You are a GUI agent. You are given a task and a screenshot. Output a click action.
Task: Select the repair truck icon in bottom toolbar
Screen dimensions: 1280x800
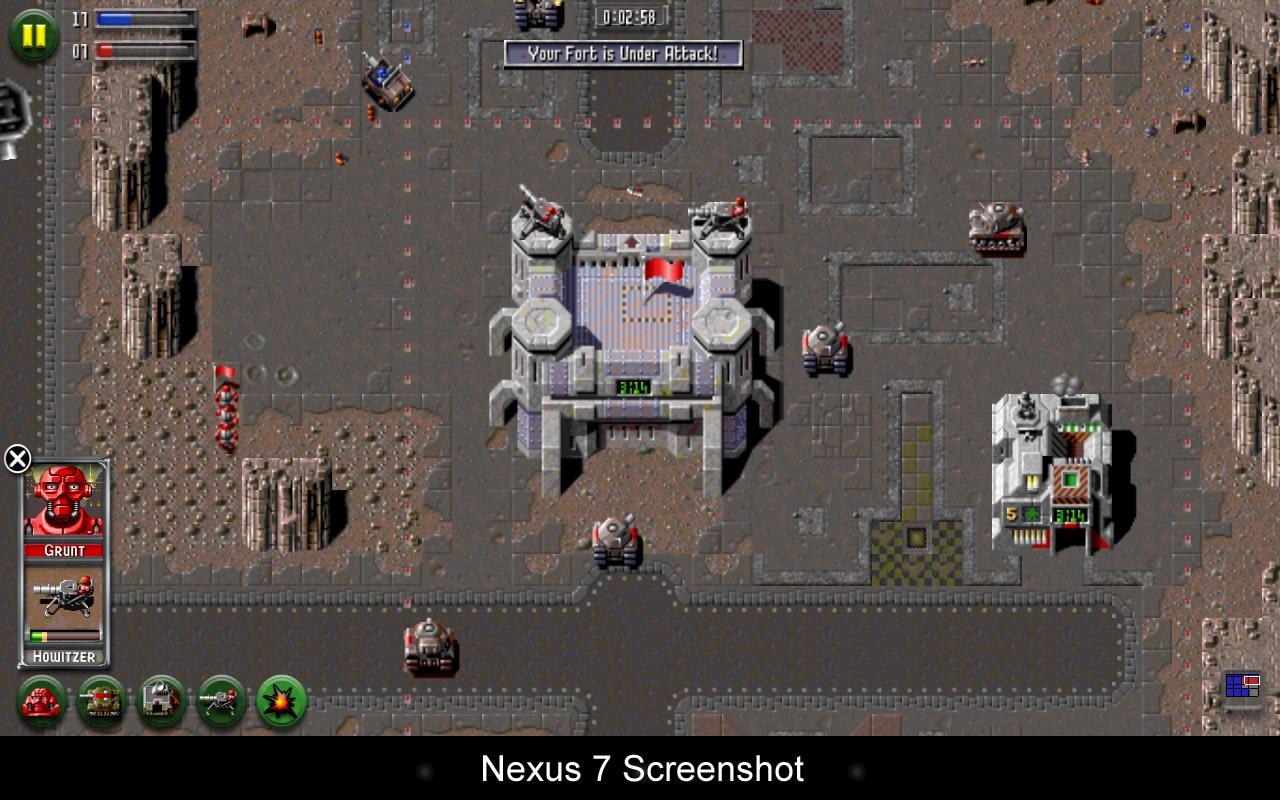pyautogui.click(x=158, y=703)
